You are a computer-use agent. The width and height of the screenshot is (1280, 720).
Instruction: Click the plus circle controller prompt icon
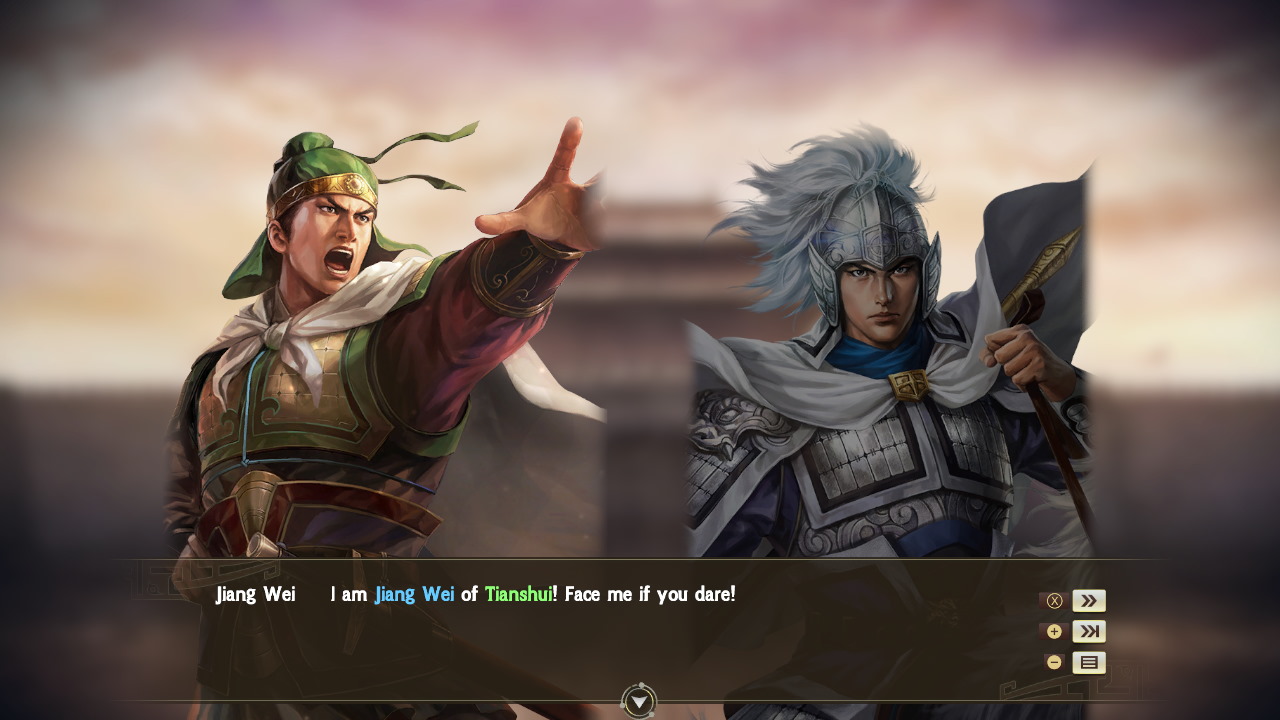pos(1054,631)
